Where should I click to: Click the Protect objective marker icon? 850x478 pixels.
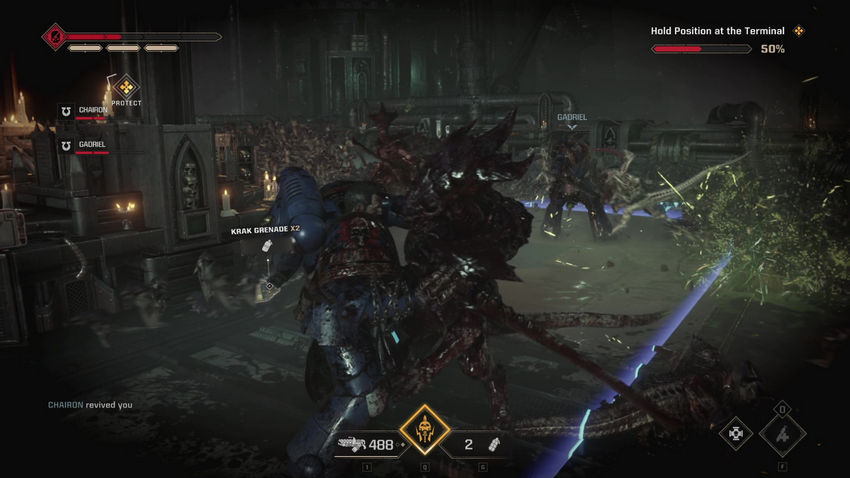click(x=126, y=88)
